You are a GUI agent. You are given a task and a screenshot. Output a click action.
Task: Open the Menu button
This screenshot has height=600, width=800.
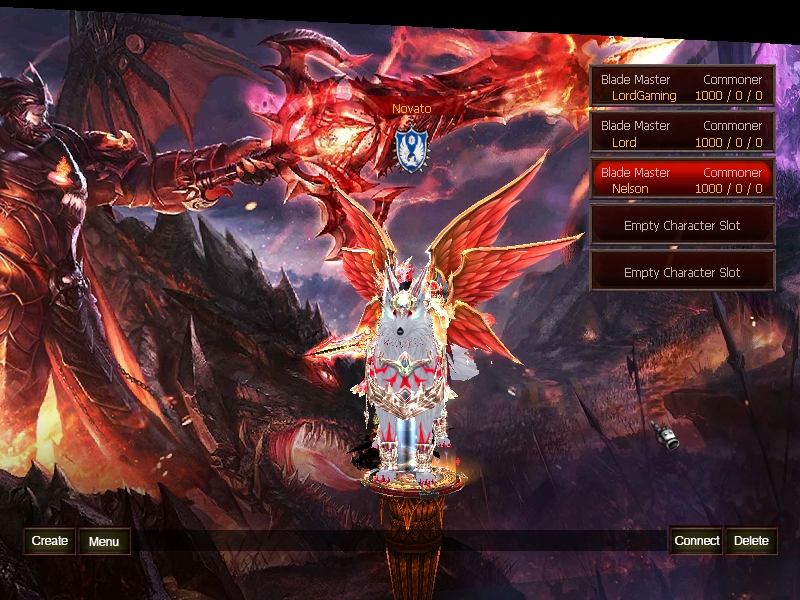pos(104,542)
